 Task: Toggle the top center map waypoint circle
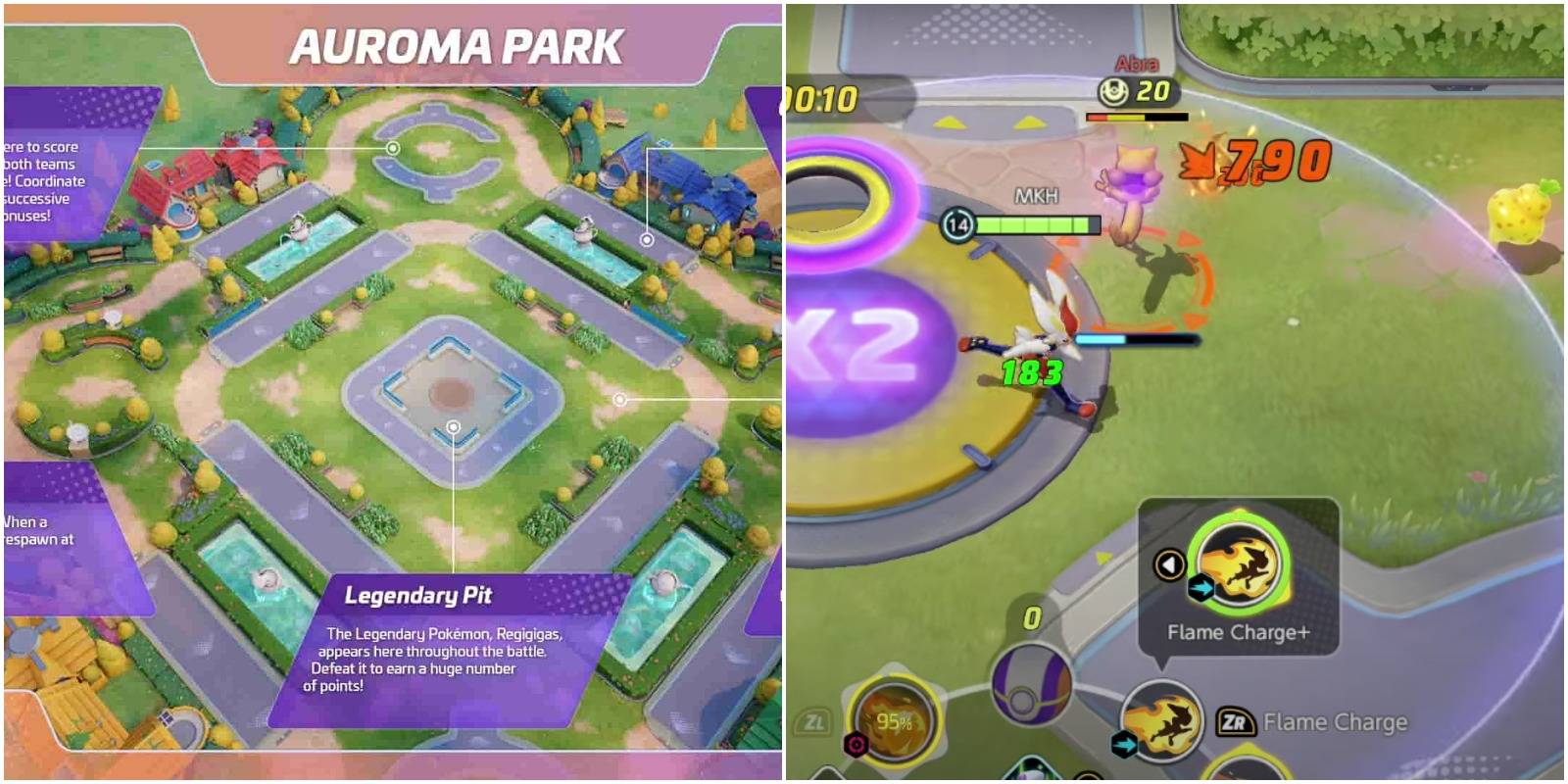point(392,150)
